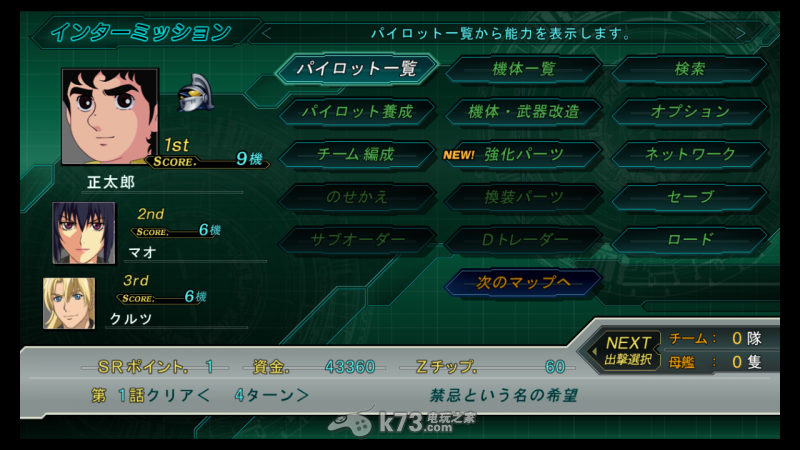Open the パイロット一覧 pilot list

(x=356, y=69)
